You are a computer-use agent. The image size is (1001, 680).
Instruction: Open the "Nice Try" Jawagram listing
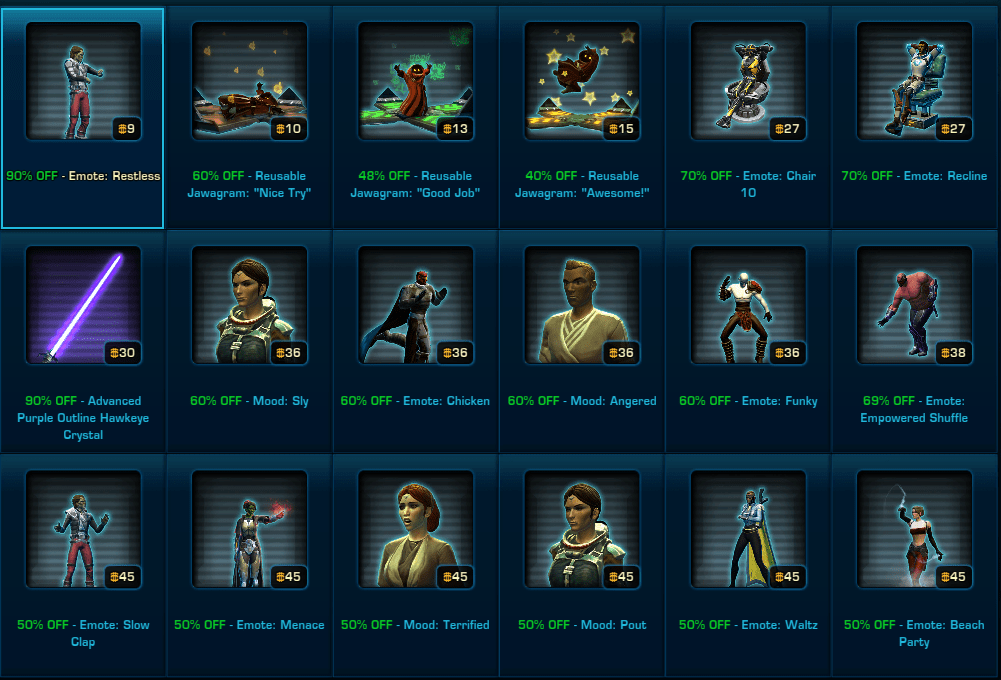(x=249, y=81)
